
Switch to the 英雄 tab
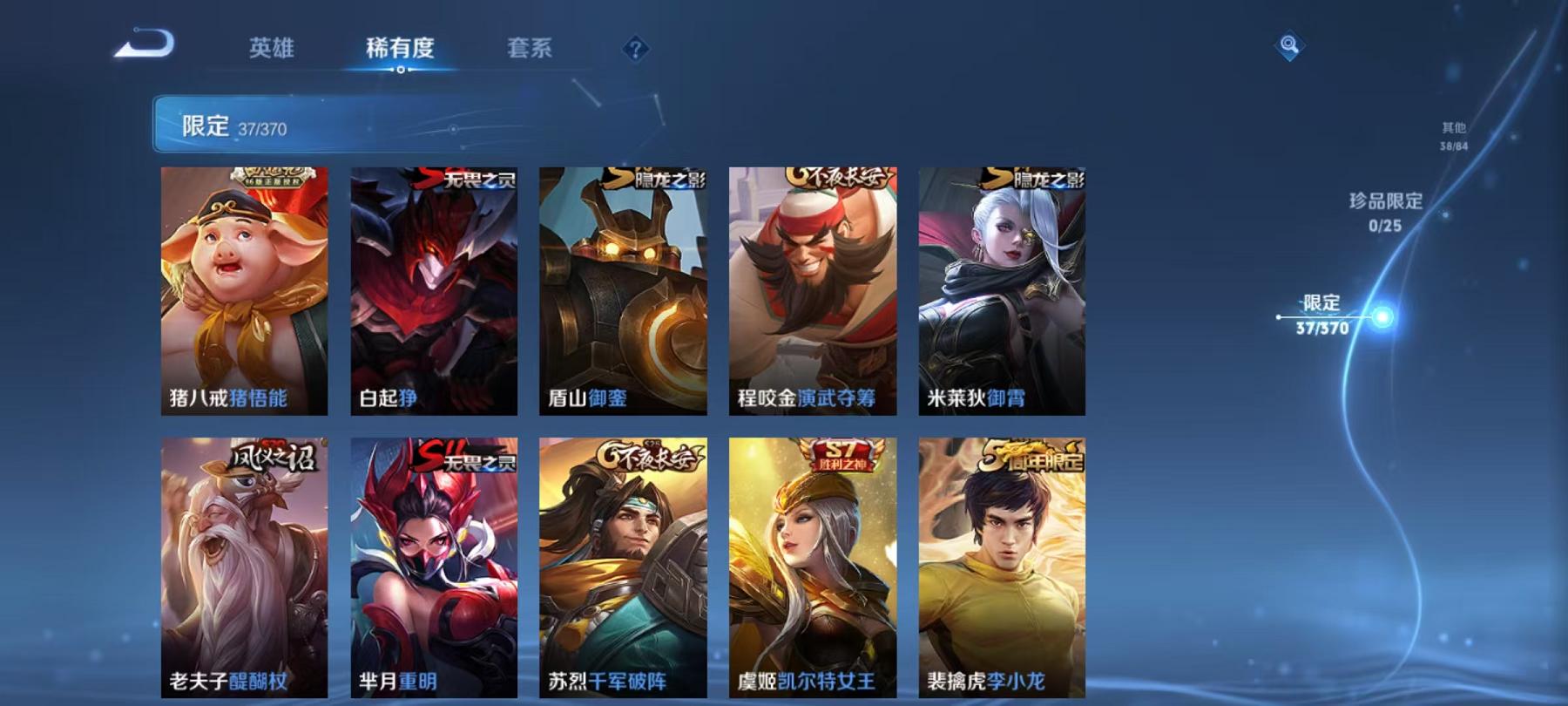(273, 50)
